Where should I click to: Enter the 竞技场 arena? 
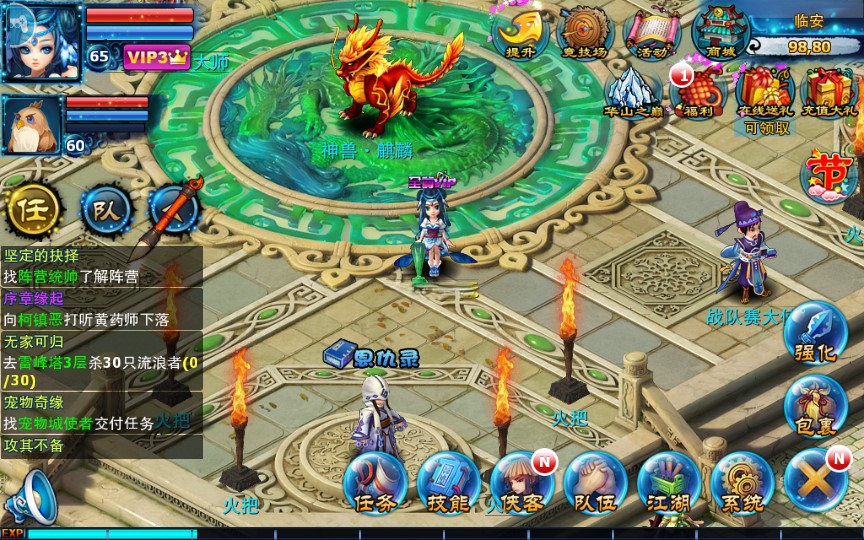coord(586,33)
